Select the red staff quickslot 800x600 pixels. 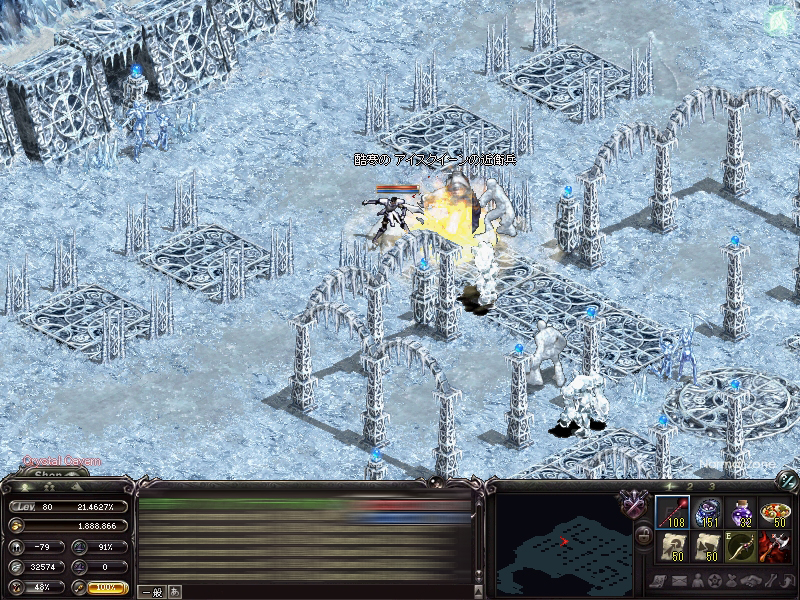click(x=670, y=514)
